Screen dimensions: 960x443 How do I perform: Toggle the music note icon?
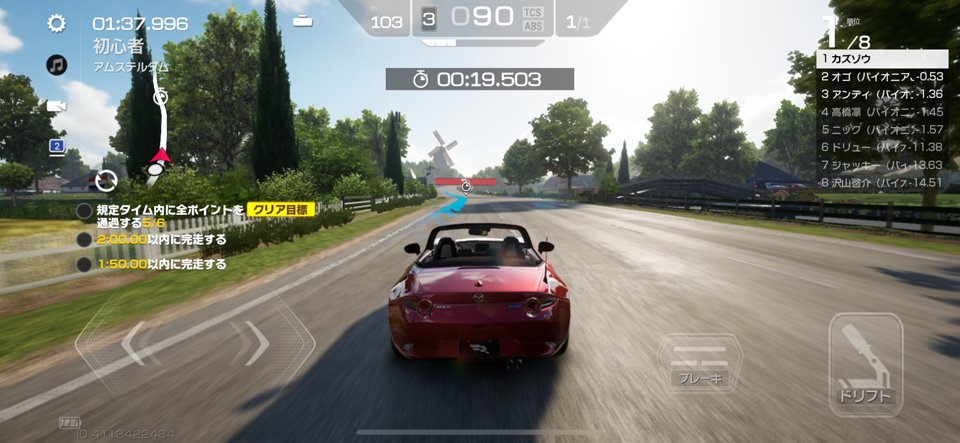point(57,65)
